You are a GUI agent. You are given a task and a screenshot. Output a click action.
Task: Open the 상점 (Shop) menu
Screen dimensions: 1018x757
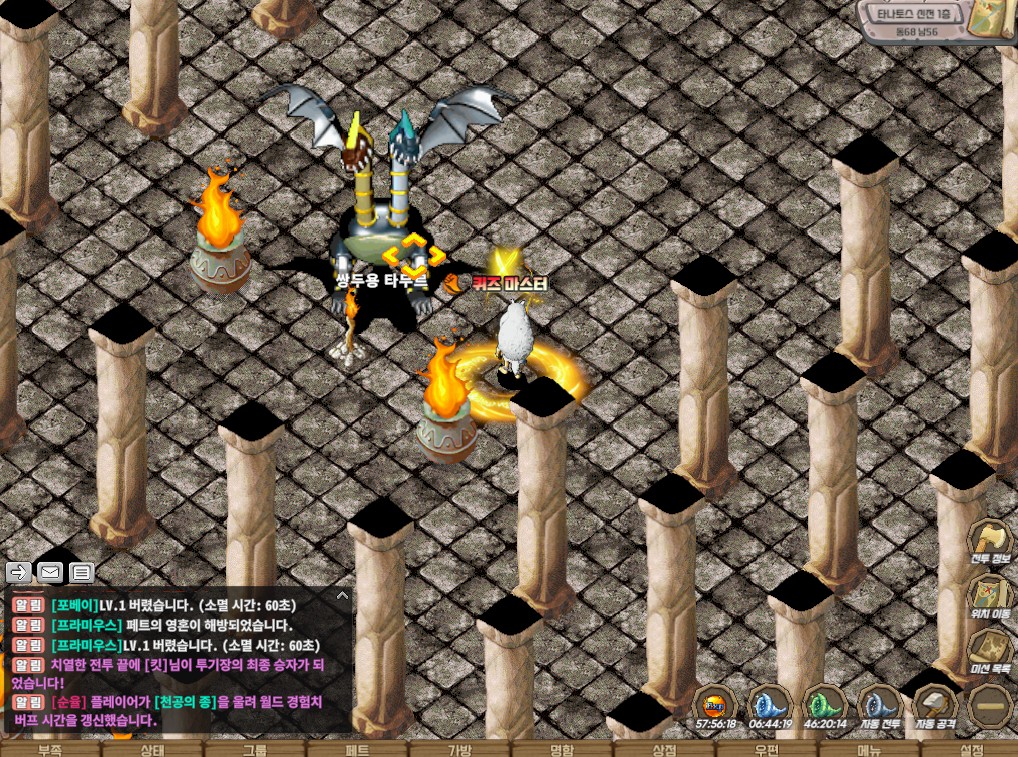[x=664, y=749]
